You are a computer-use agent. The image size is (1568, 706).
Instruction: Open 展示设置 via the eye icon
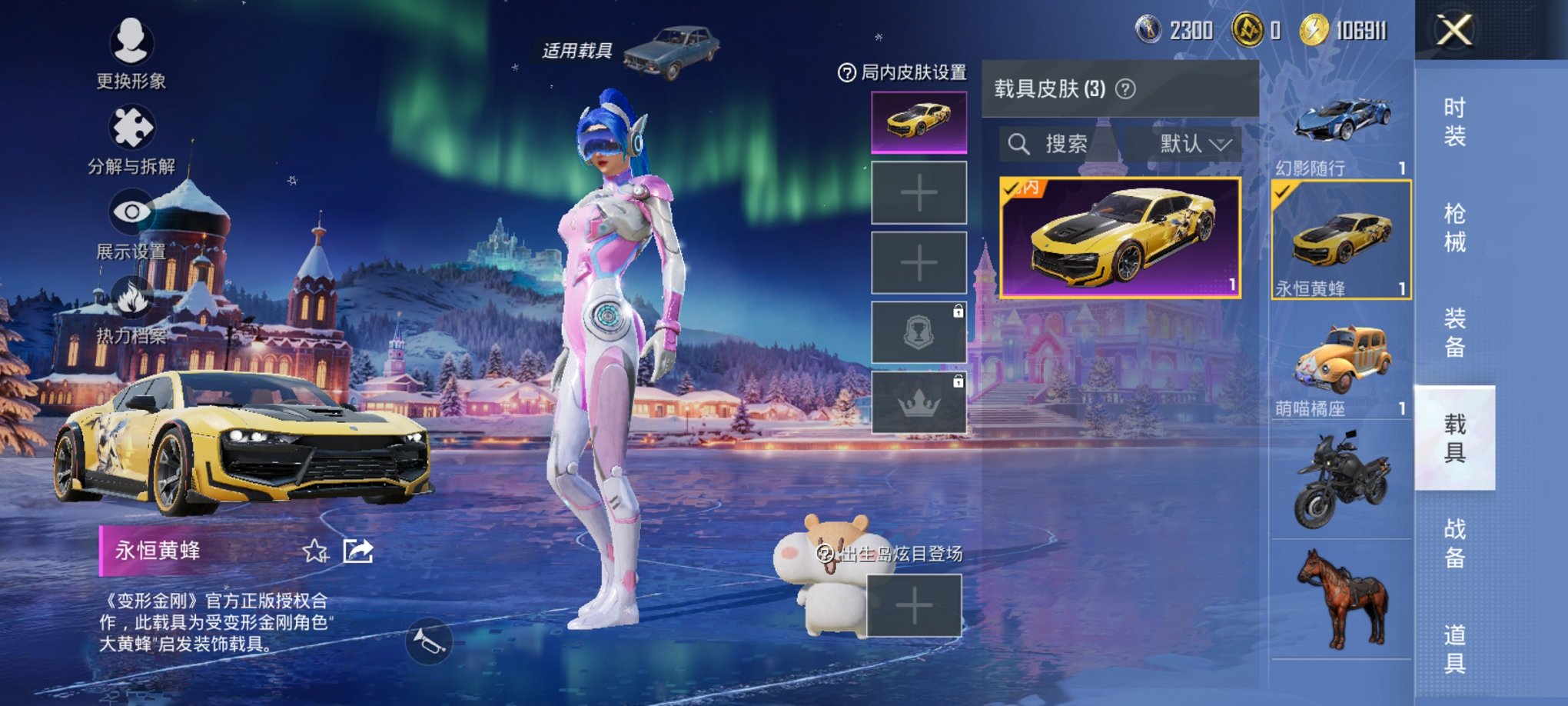tap(132, 210)
